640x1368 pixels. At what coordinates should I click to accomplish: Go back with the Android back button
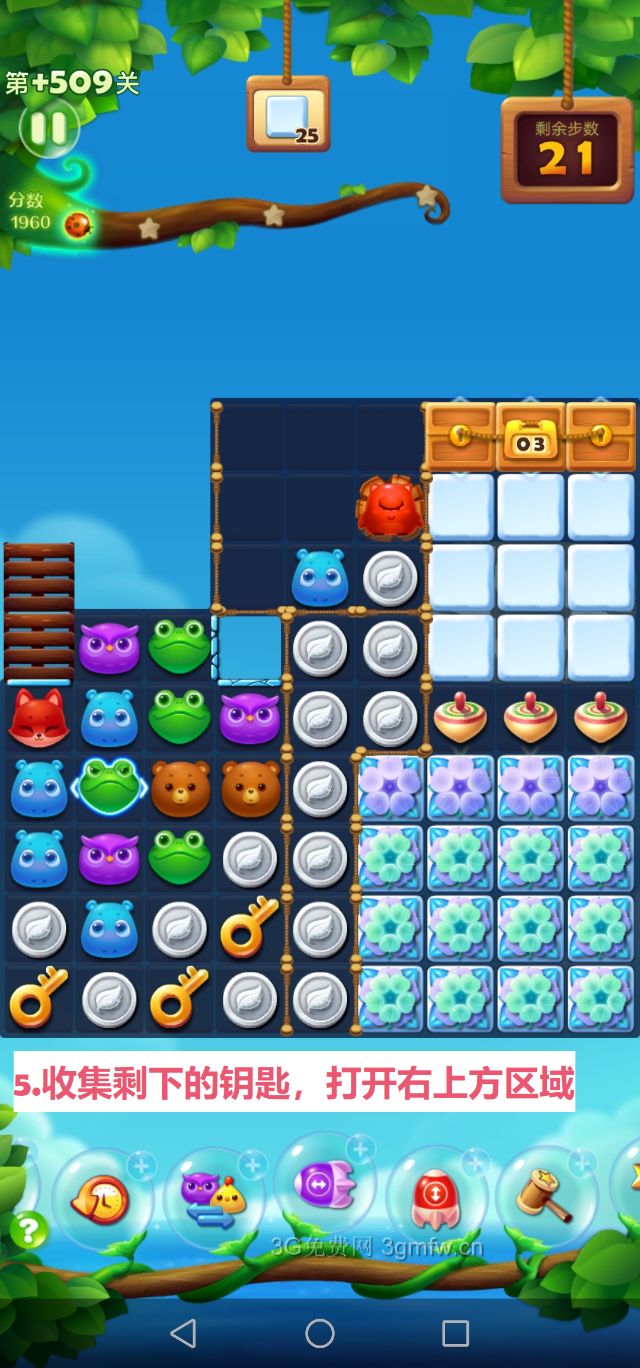click(183, 1332)
